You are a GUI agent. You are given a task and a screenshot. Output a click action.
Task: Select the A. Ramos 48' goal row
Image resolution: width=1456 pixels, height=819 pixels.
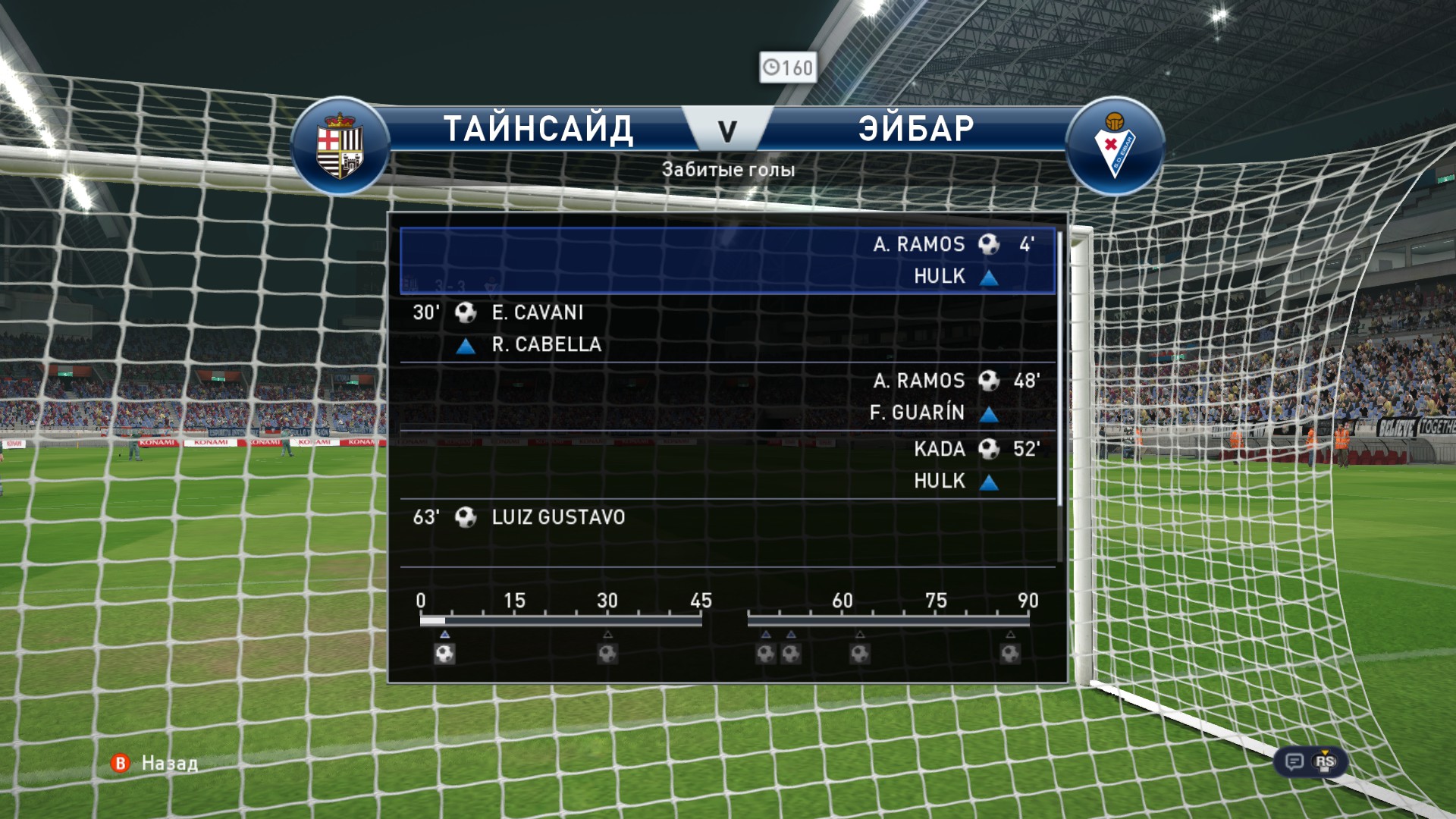pyautogui.click(x=726, y=397)
